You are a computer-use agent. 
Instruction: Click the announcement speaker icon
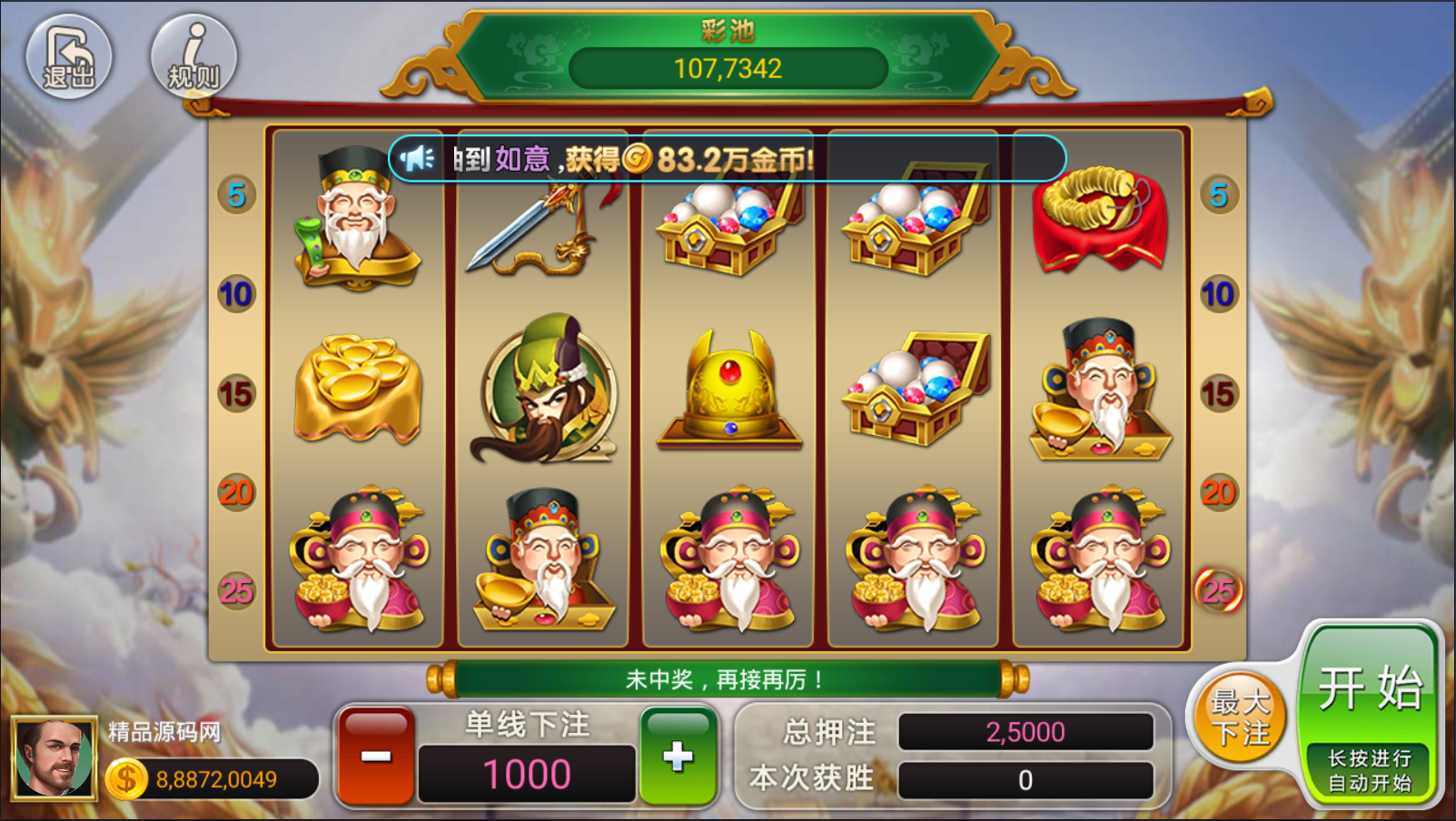(418, 159)
